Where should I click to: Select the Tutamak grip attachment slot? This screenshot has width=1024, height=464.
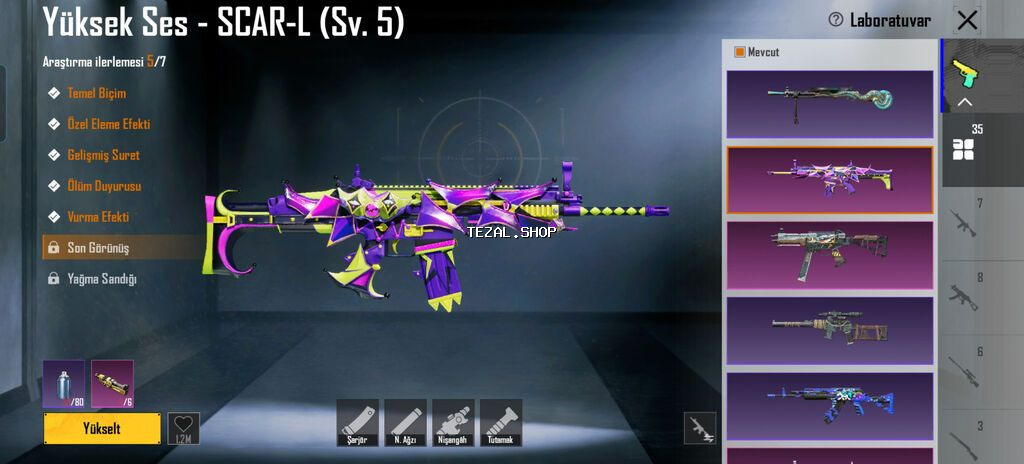pyautogui.click(x=501, y=422)
